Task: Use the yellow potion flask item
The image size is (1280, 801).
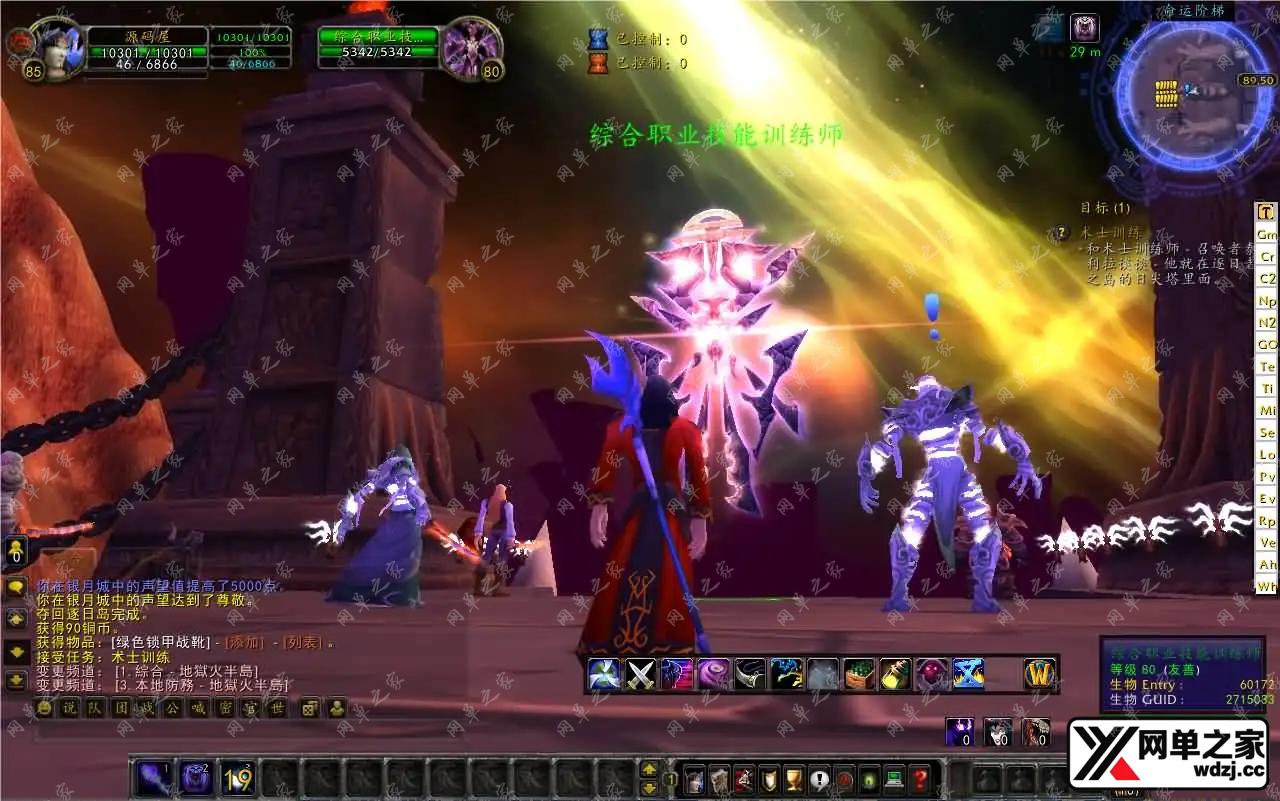Action: point(895,674)
